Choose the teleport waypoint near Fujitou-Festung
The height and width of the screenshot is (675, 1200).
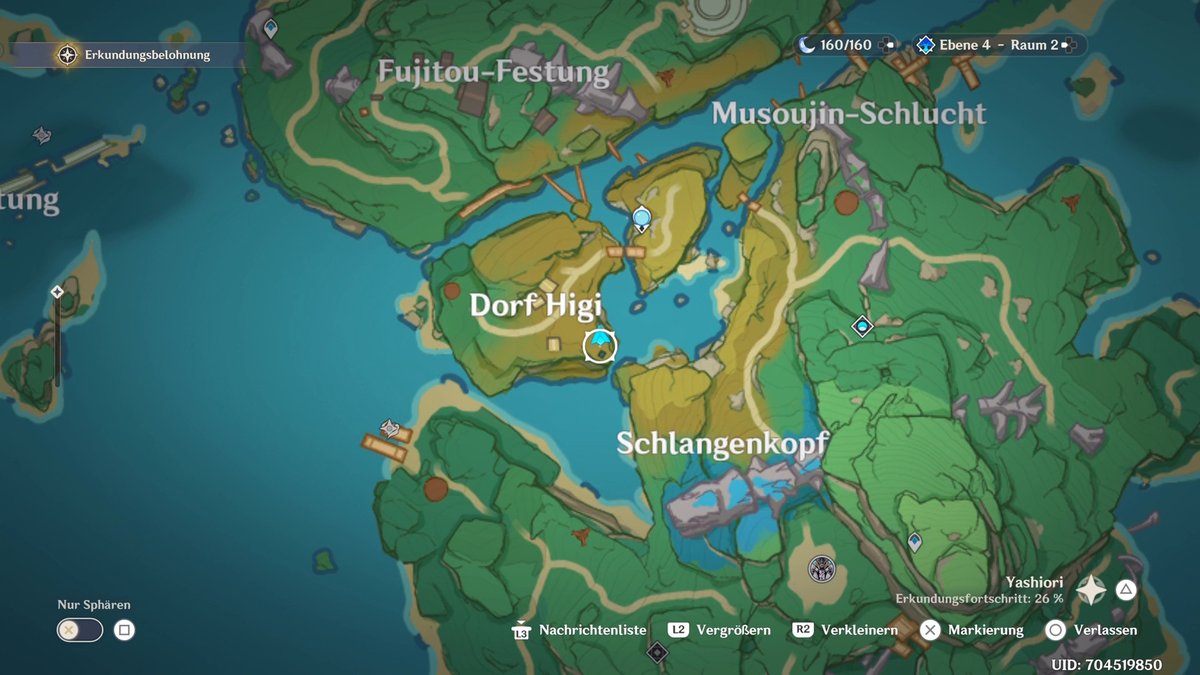click(270, 29)
